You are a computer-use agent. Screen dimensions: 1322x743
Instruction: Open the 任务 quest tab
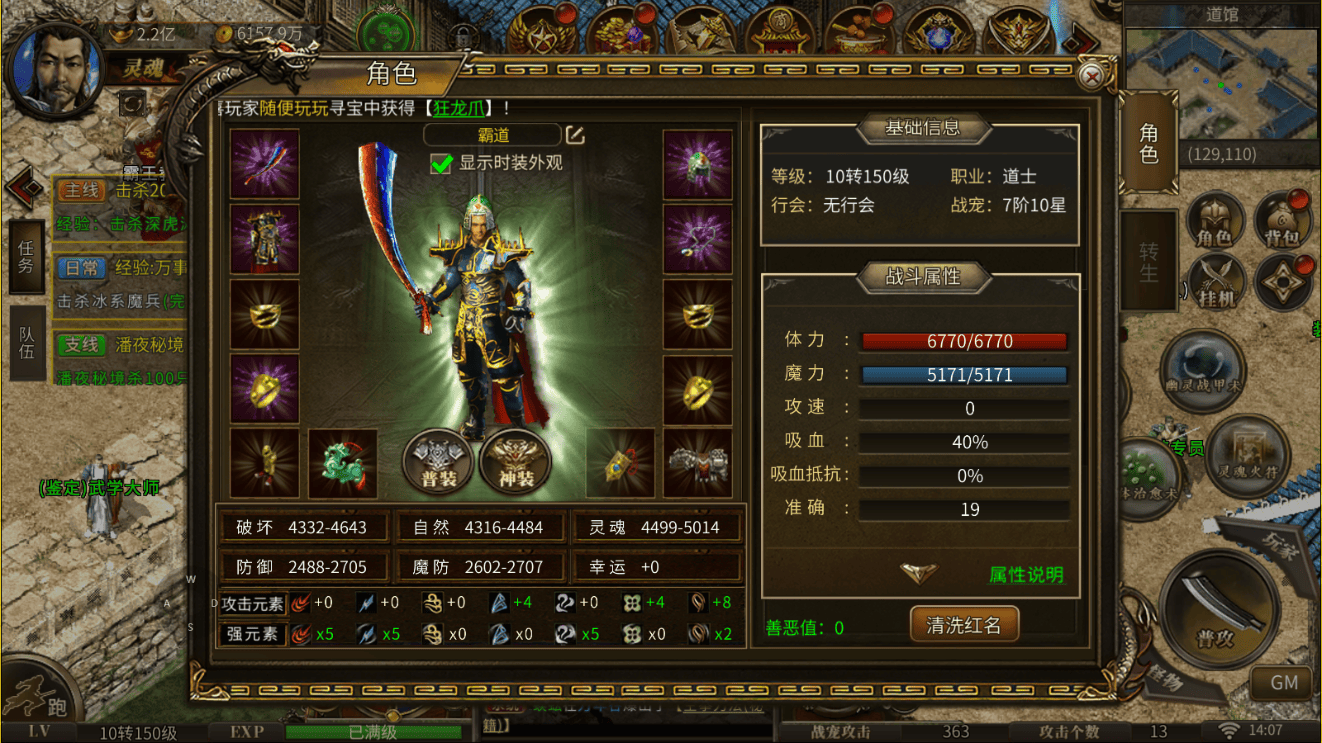point(26,257)
